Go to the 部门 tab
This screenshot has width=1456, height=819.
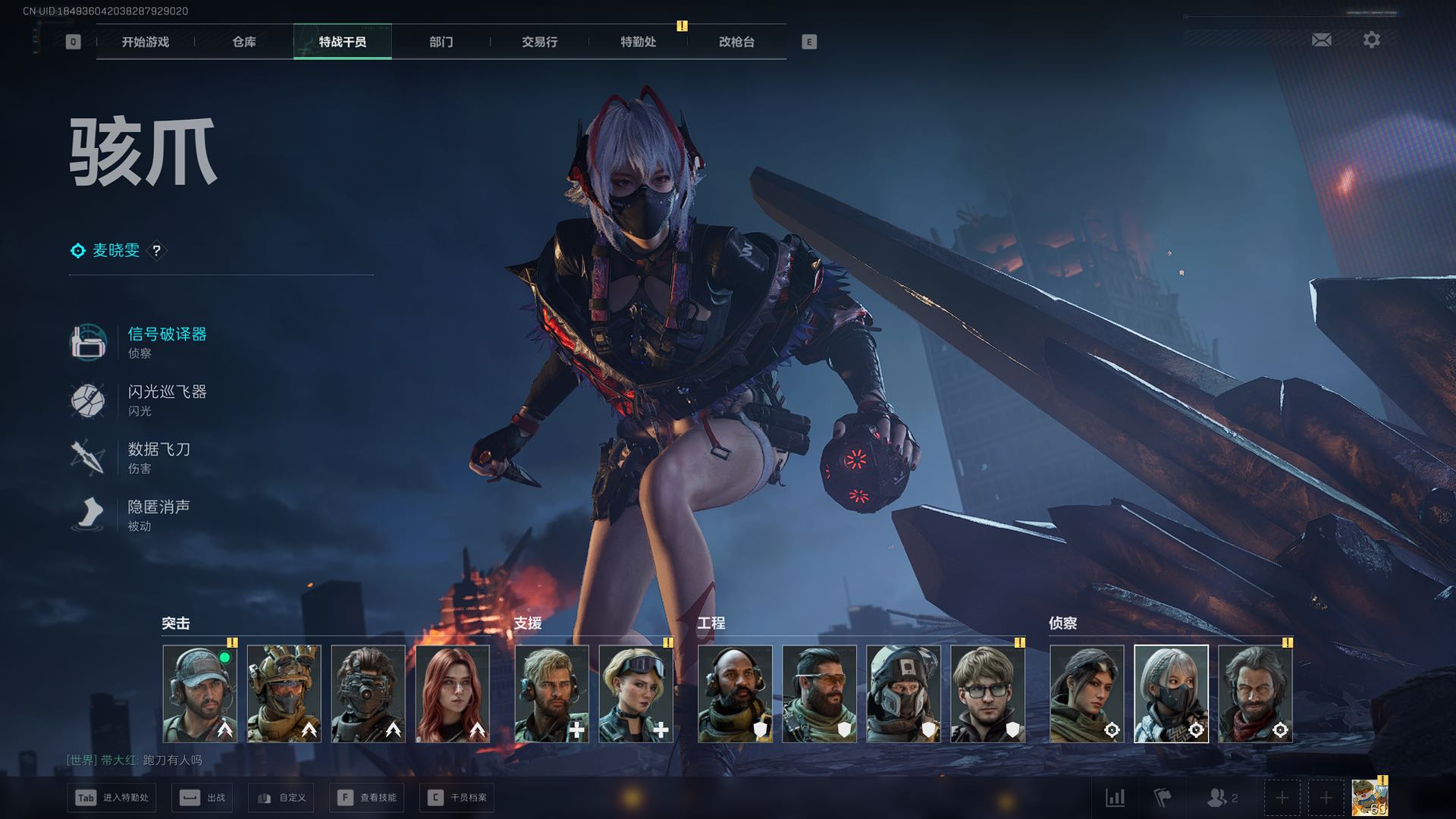[441, 42]
